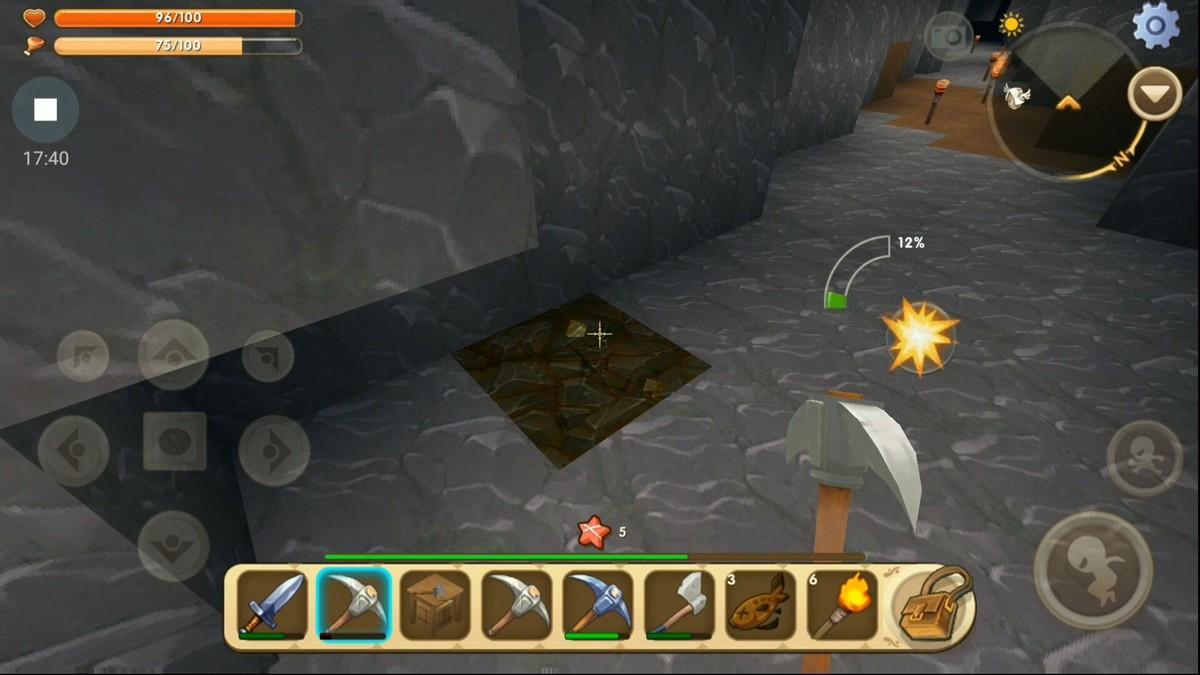Select the torch hotbar slot
1200x675 pixels.
[x=842, y=604]
